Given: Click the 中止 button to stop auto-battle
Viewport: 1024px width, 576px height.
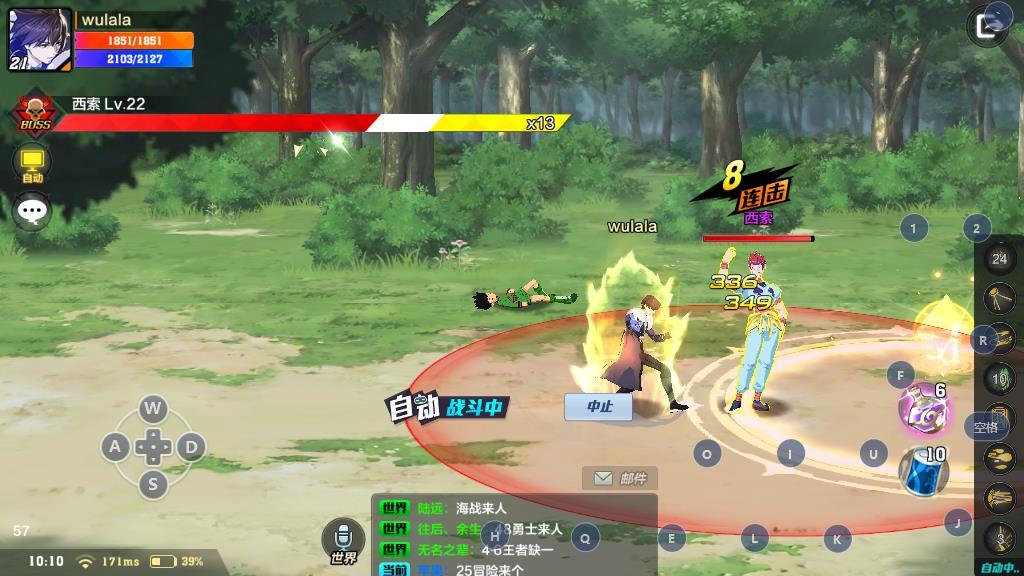Looking at the screenshot, I should point(599,406).
